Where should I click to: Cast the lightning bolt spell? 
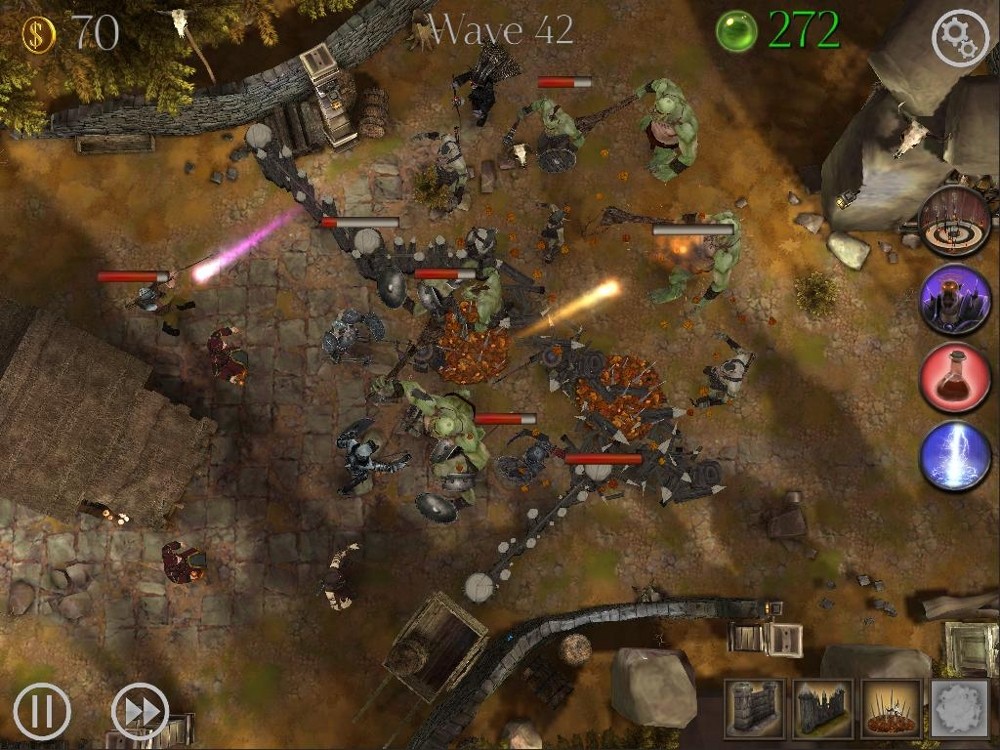coord(955,456)
